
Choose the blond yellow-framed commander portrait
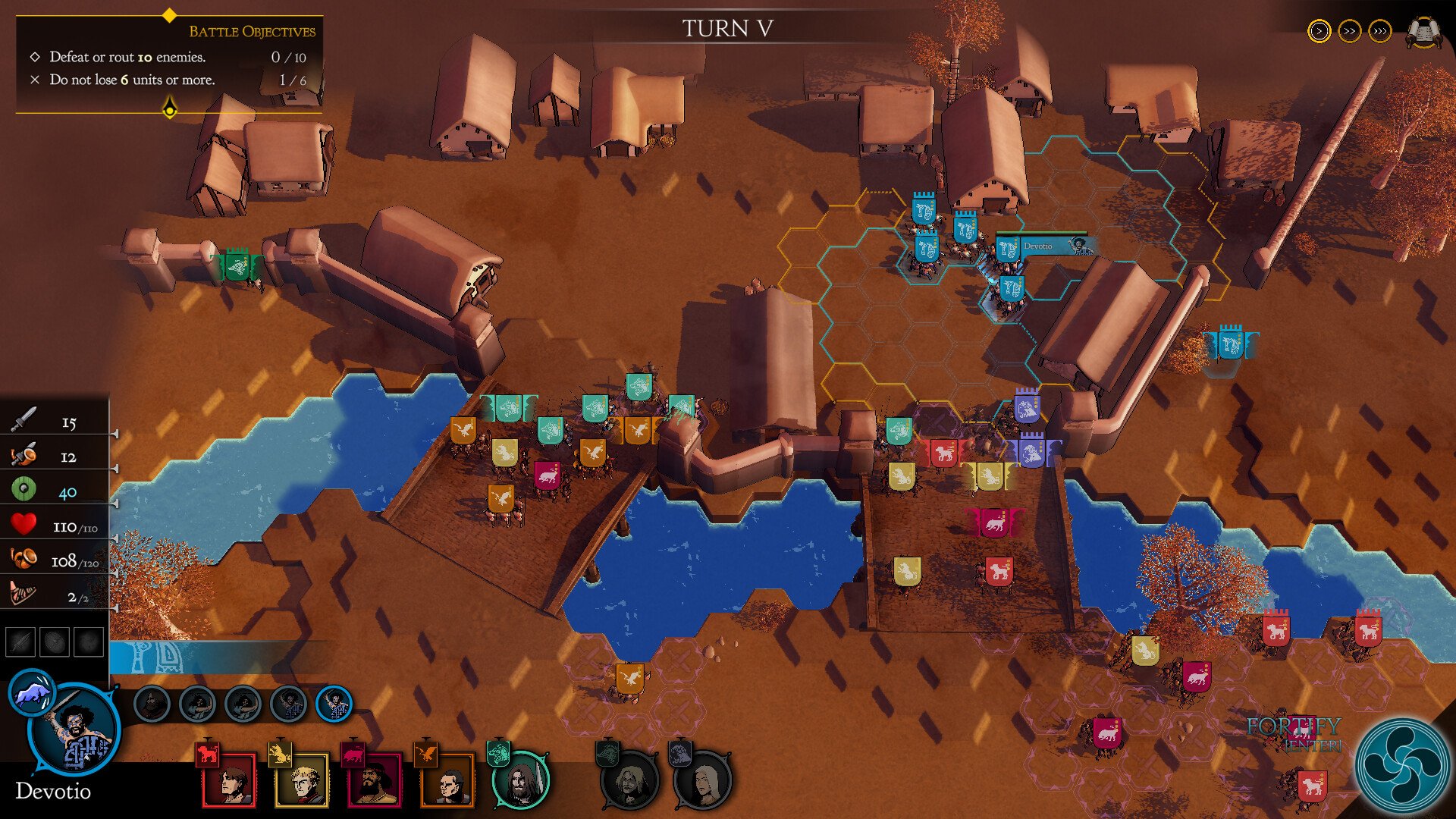tap(301, 780)
